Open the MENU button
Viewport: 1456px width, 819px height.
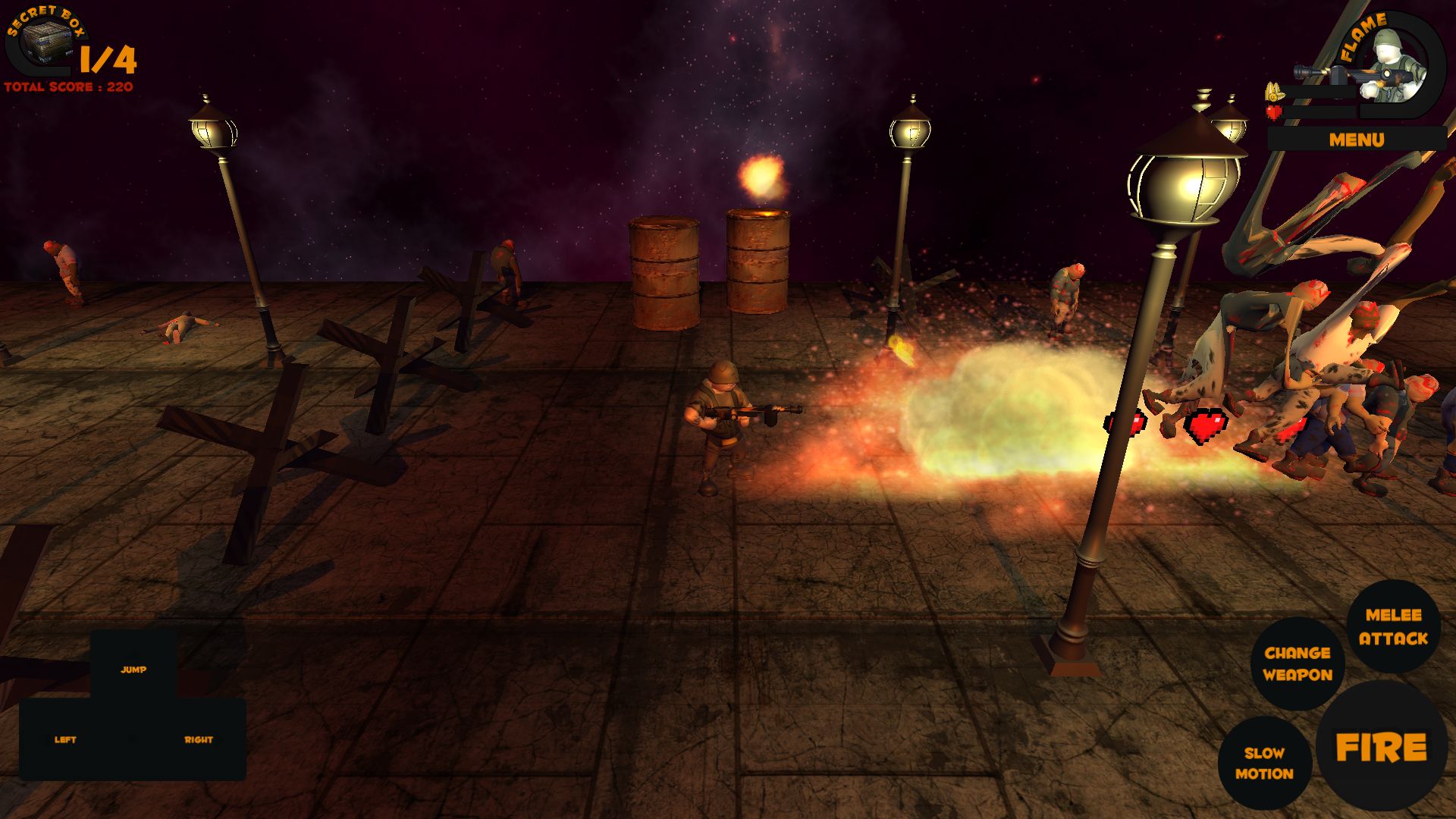coord(1356,140)
